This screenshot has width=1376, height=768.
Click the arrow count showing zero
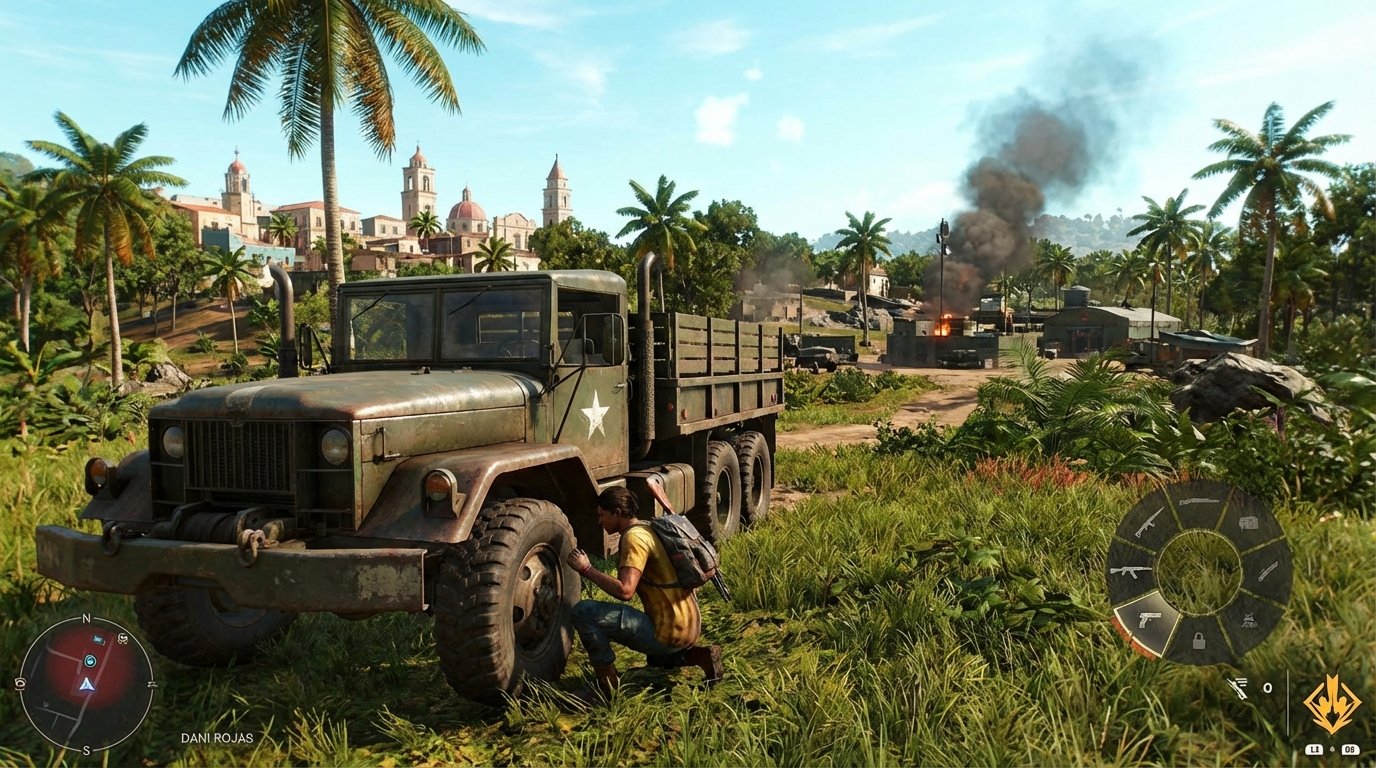pos(1267,687)
